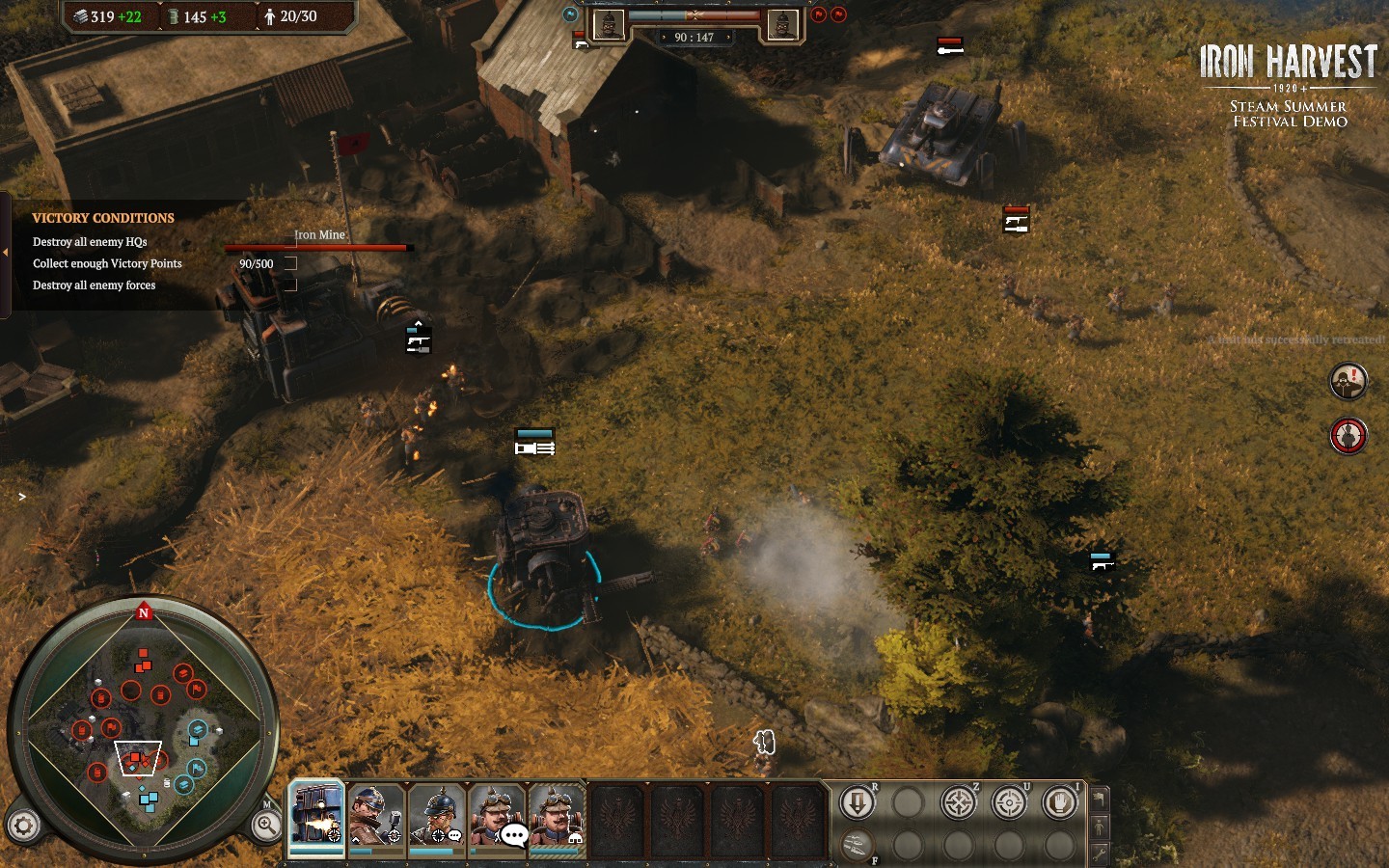The height and width of the screenshot is (868, 1389).
Task: Select the target reticle command button
Action: (x=1009, y=802)
